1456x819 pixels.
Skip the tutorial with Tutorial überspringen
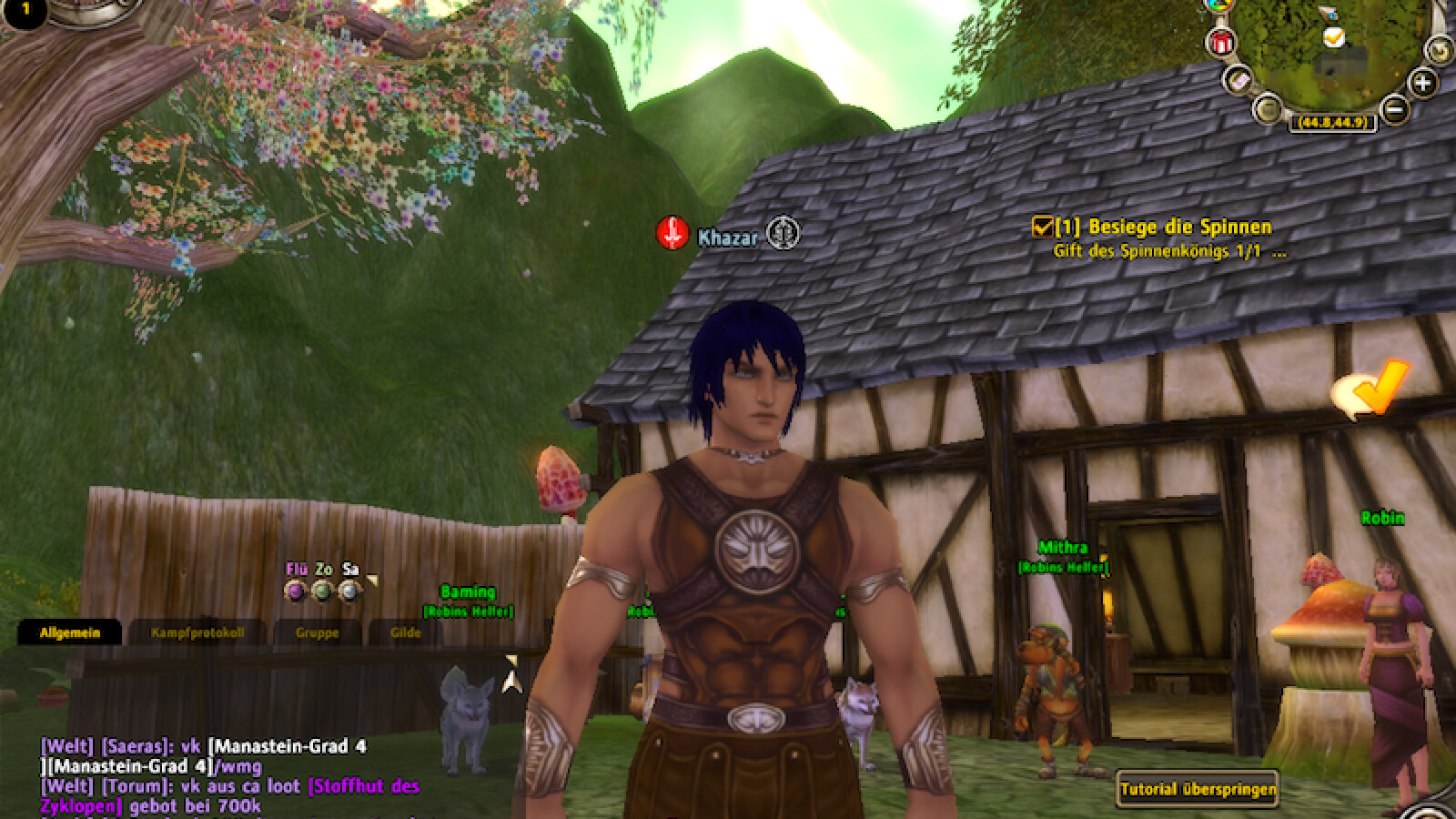coord(1198,788)
